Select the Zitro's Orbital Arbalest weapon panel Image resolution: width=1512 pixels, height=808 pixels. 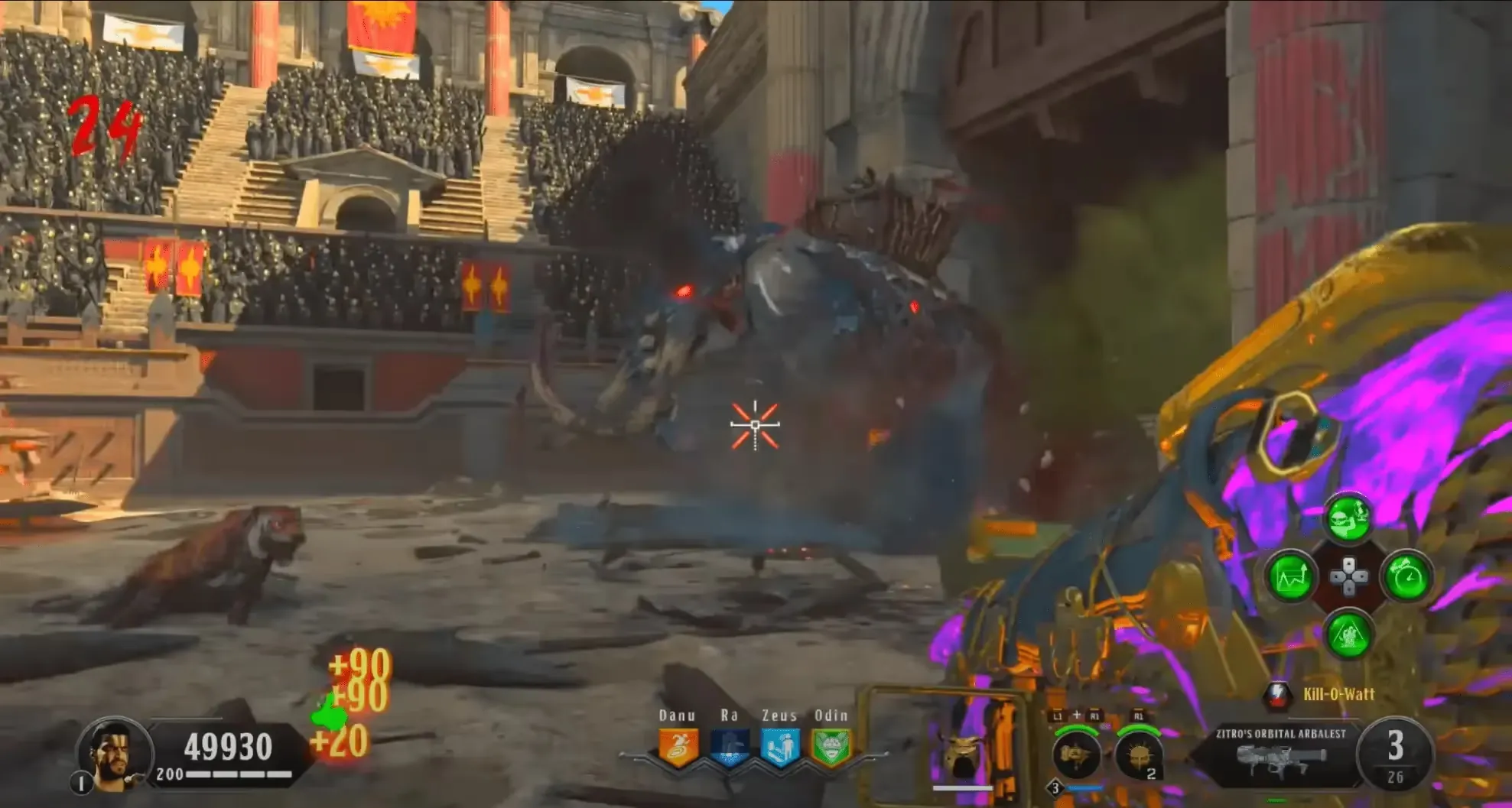click(1280, 754)
